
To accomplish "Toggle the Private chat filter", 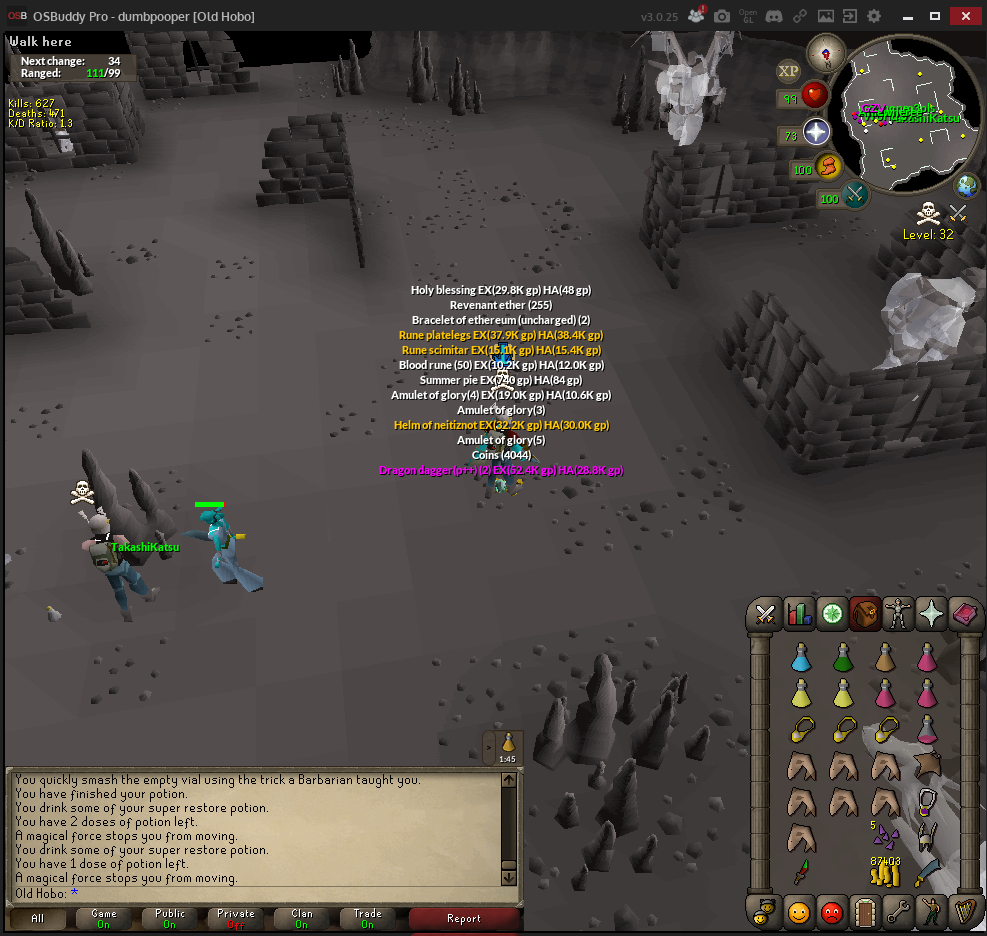I will pyautogui.click(x=236, y=918).
